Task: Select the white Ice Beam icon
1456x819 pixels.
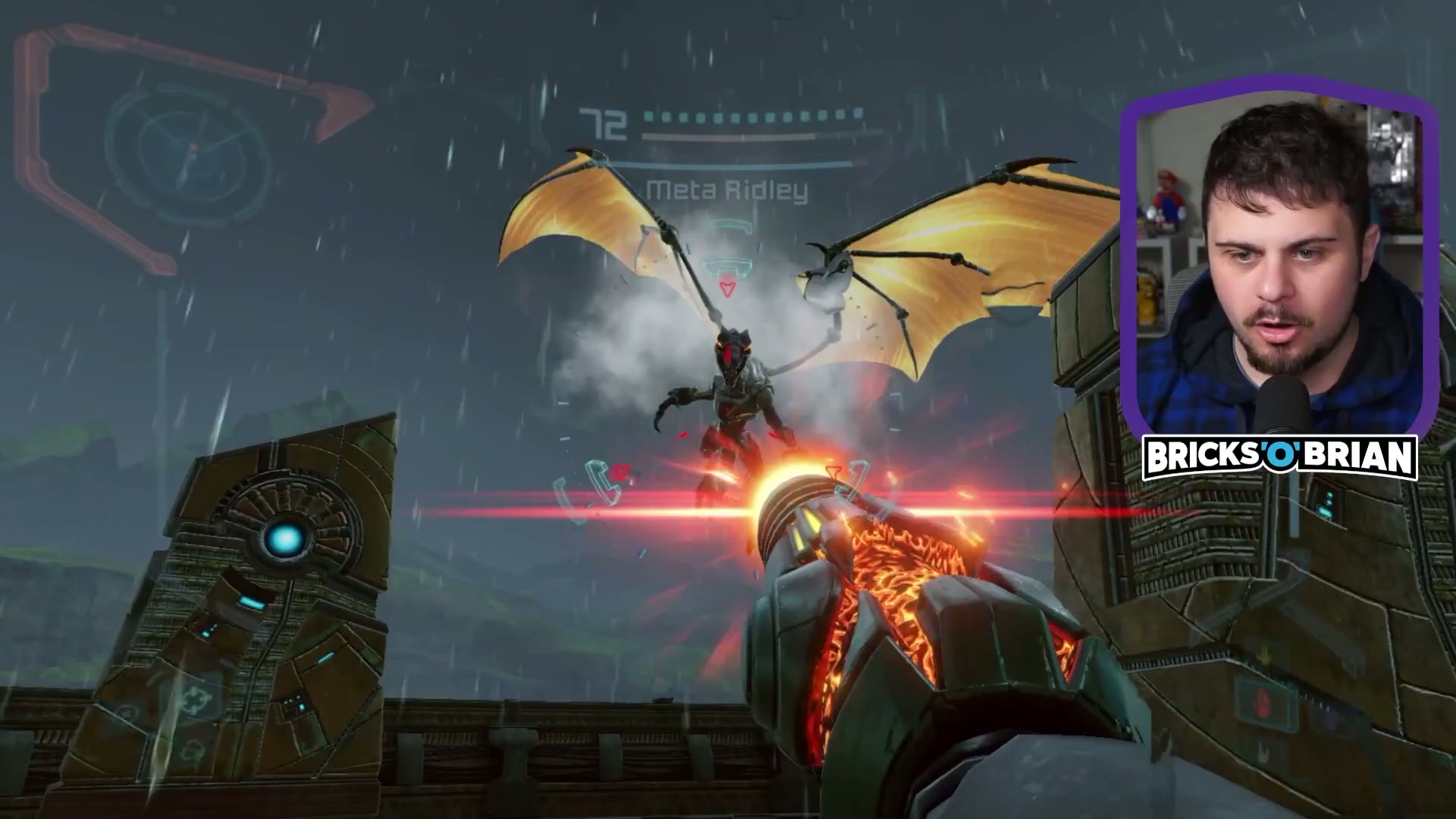Action: tap(1265, 752)
